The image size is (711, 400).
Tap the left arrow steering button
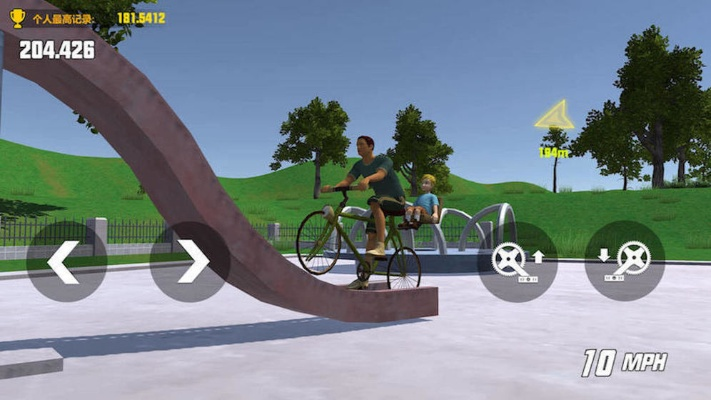[x=66, y=261]
